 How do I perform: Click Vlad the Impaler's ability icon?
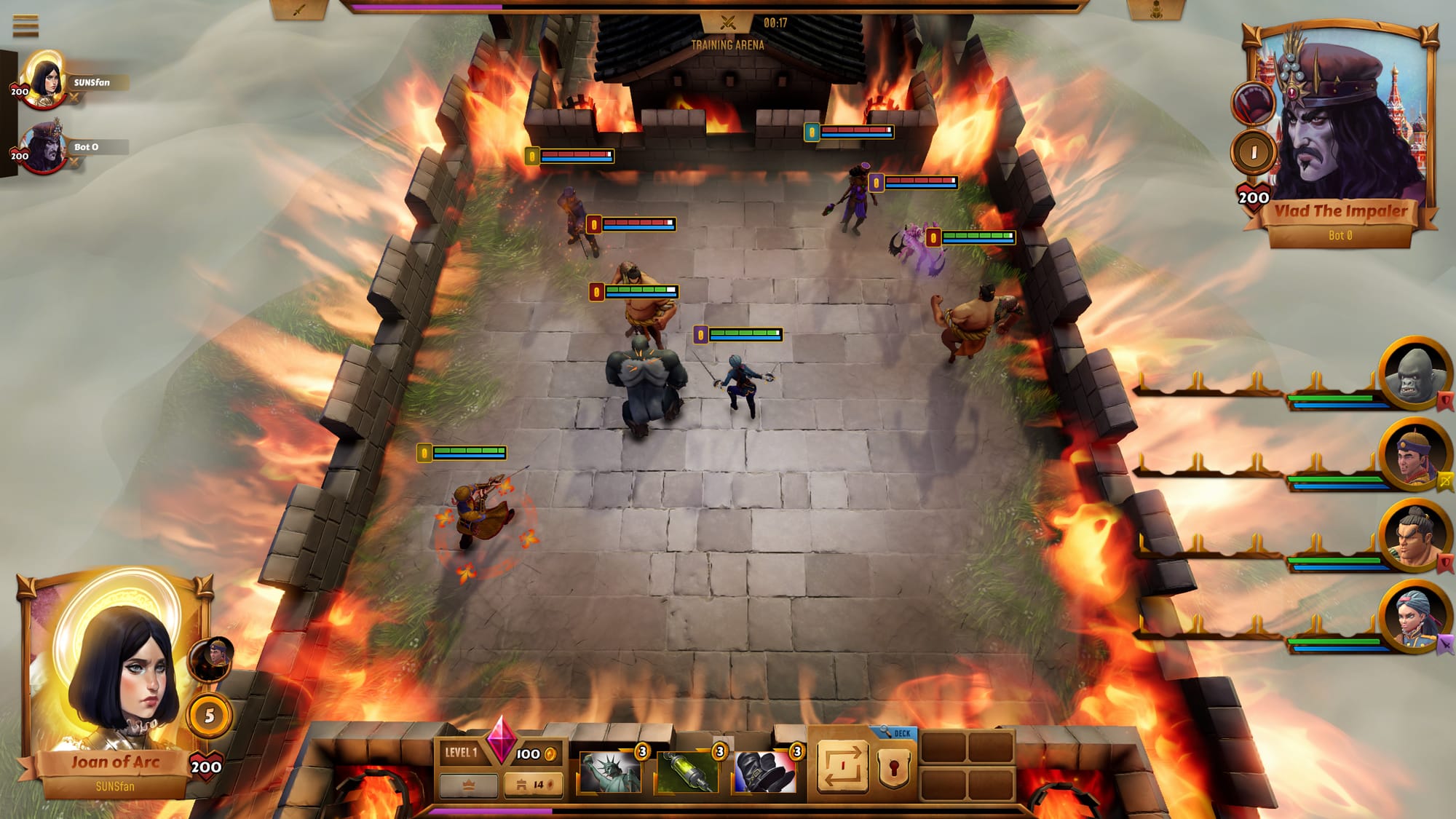[1254, 102]
